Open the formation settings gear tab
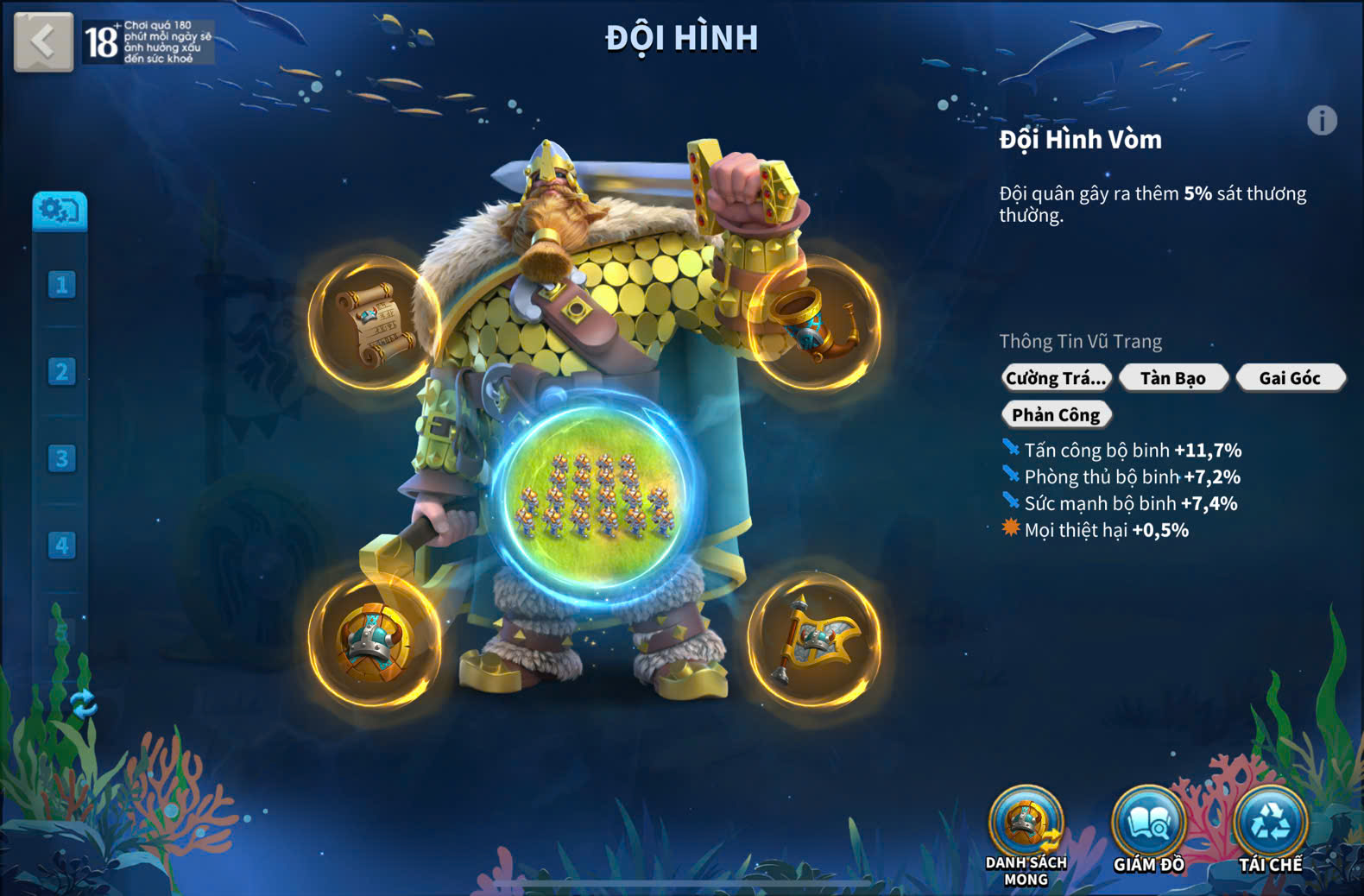 [60, 211]
